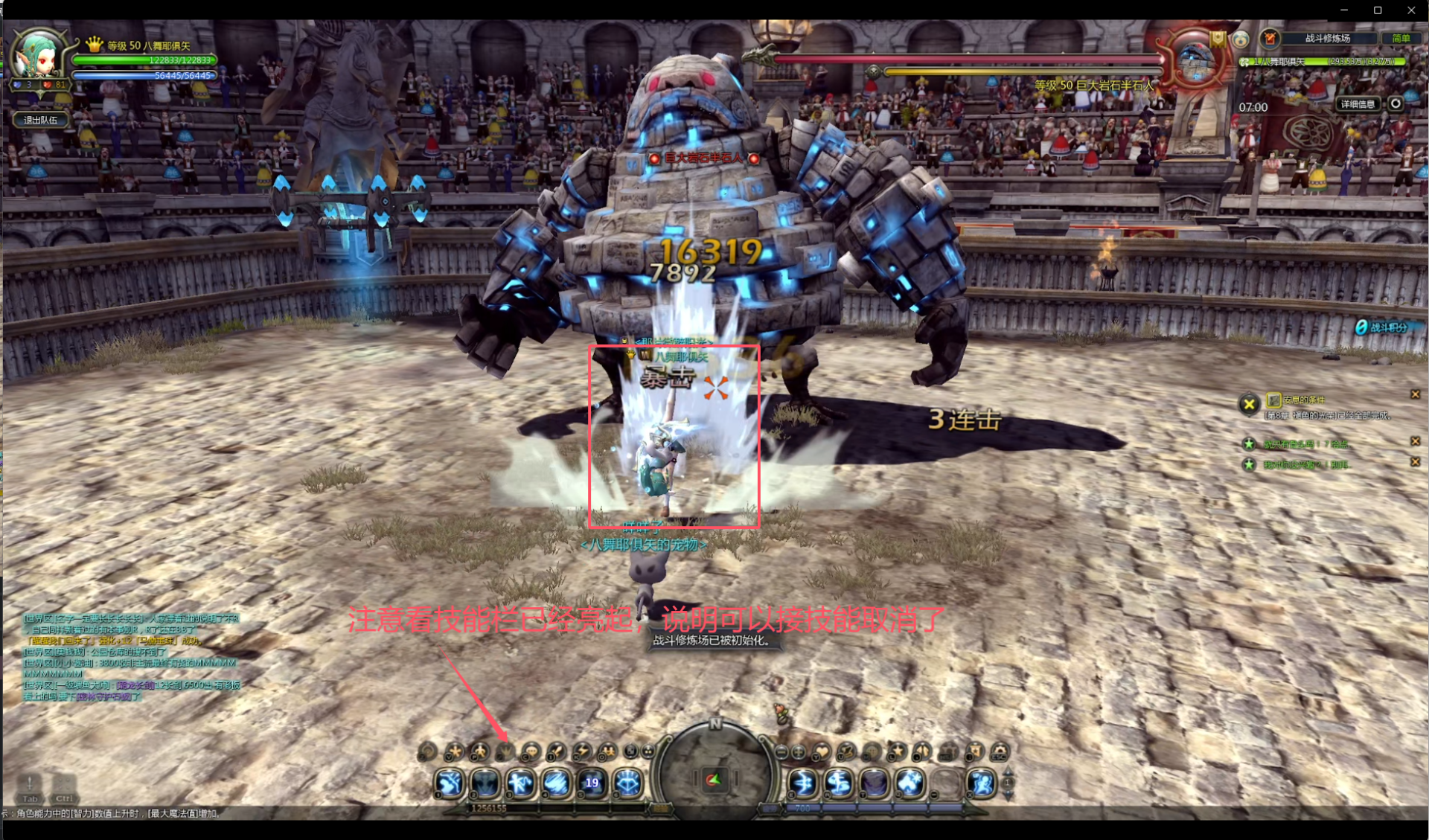This screenshot has height=840, width=1429.
Task: Open the ESC system menu gear icon
Action: 999,752
